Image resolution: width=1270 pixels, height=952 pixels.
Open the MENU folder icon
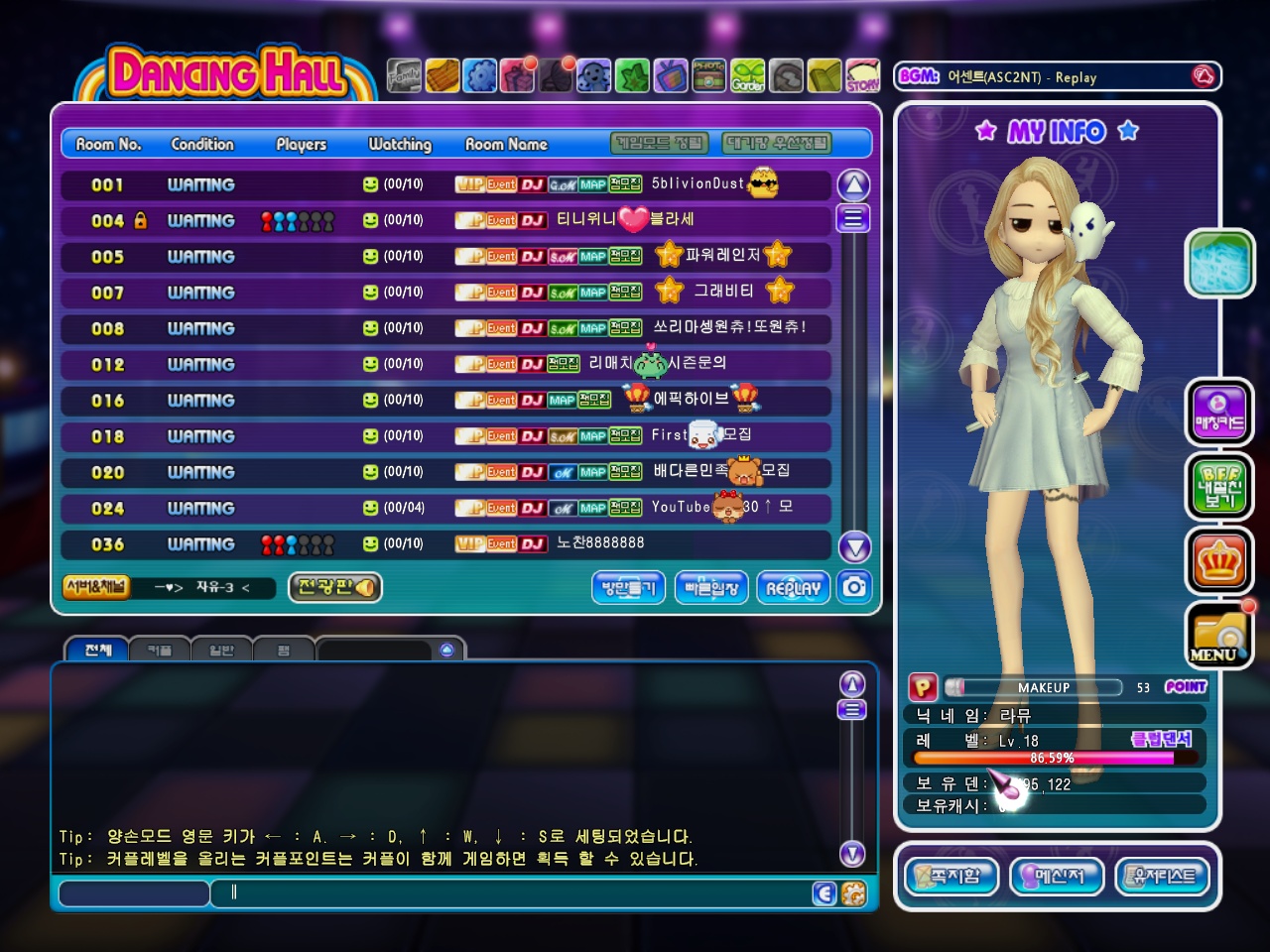[x=1217, y=637]
